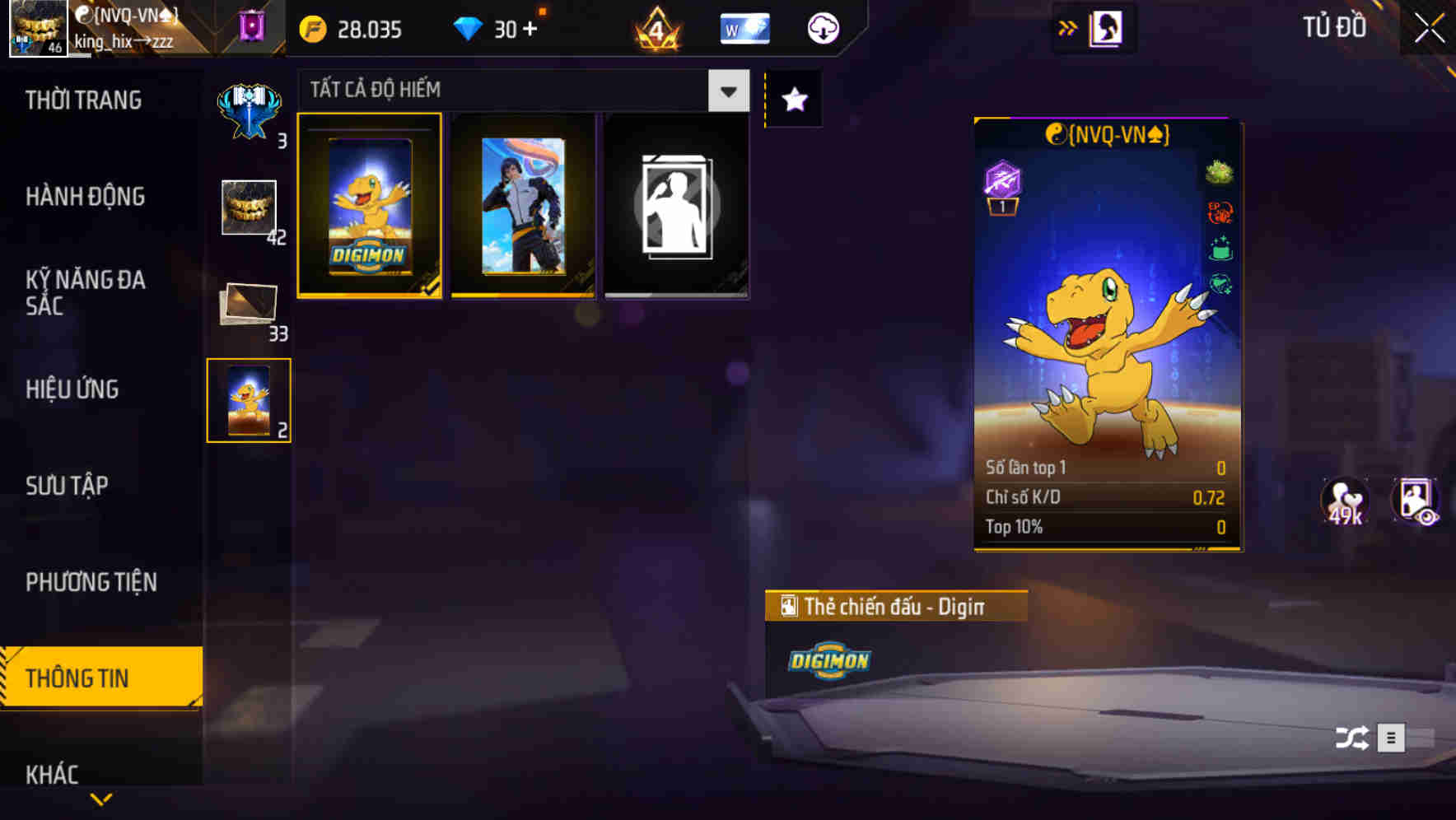Switch to the SƯU TẬP sidebar tab
The height and width of the screenshot is (820, 1456).
69,486
